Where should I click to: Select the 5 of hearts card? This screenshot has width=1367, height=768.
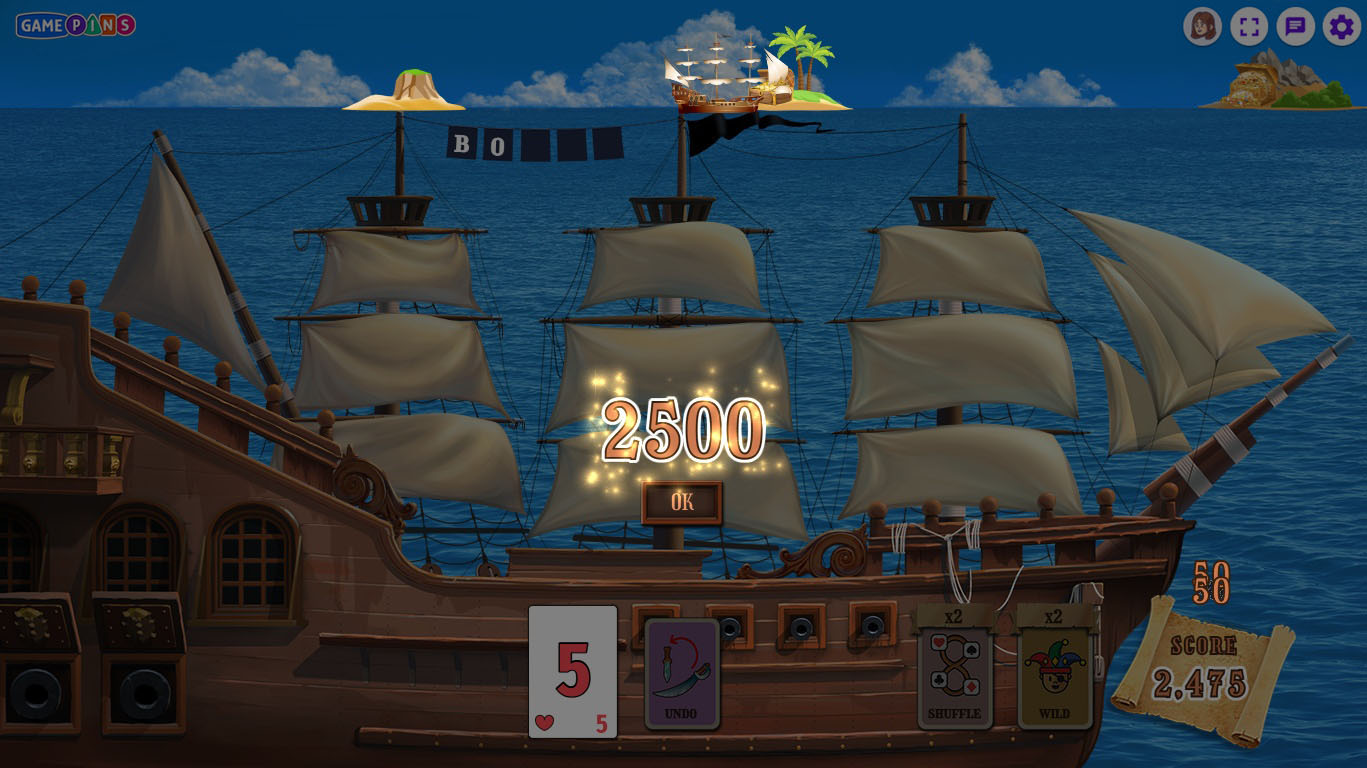pyautogui.click(x=573, y=672)
